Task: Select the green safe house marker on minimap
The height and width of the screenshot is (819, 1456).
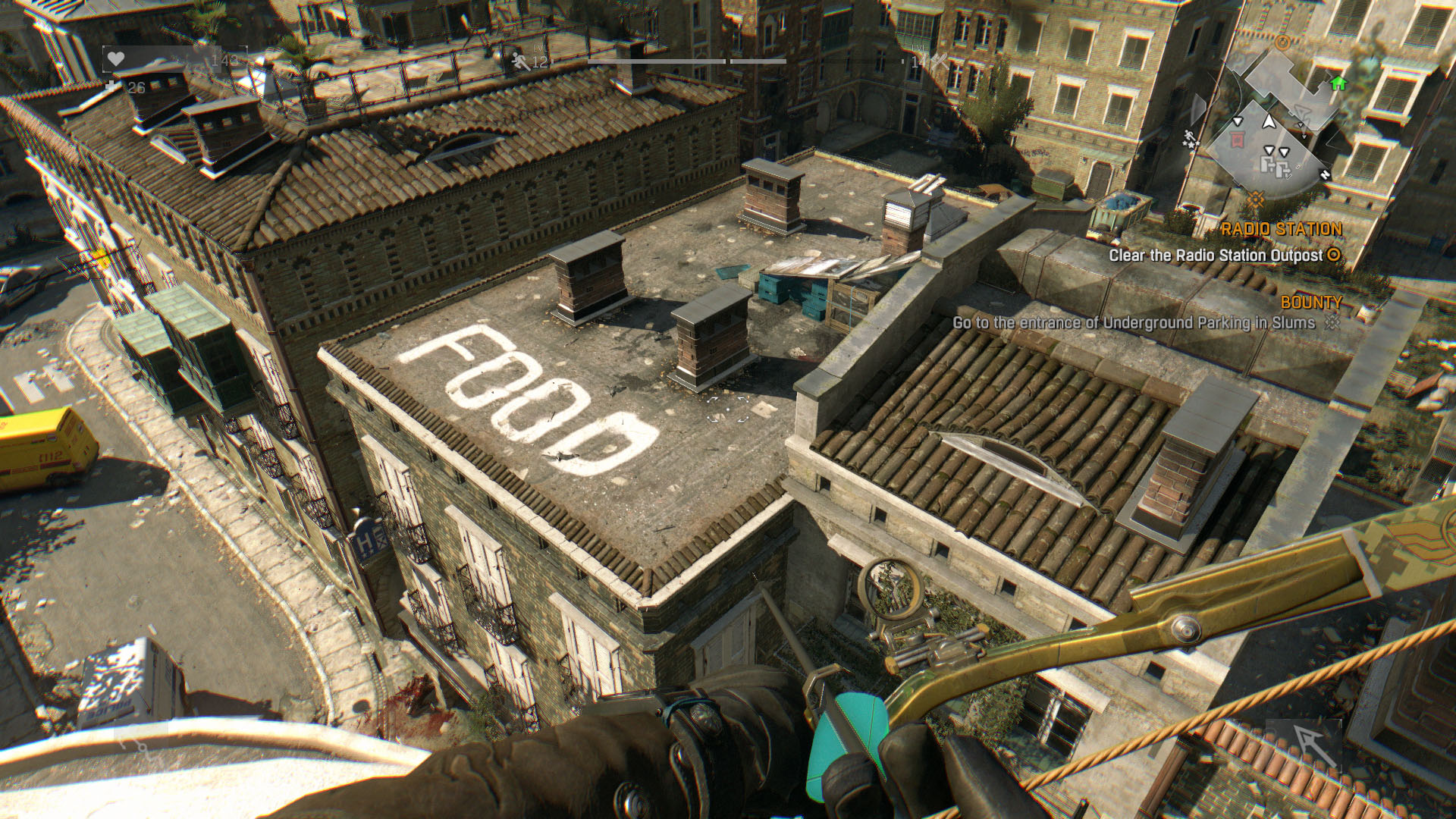Action: (x=1338, y=83)
